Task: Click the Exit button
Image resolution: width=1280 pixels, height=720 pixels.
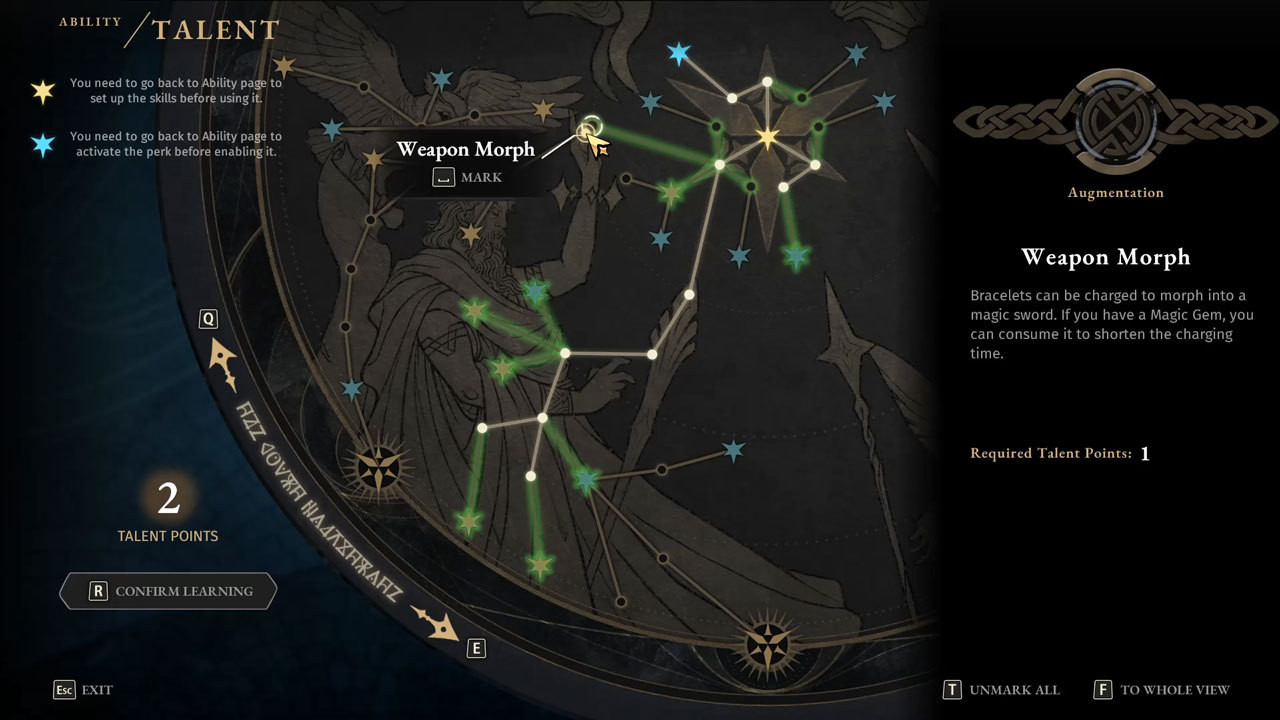Action: pyautogui.click(x=84, y=690)
